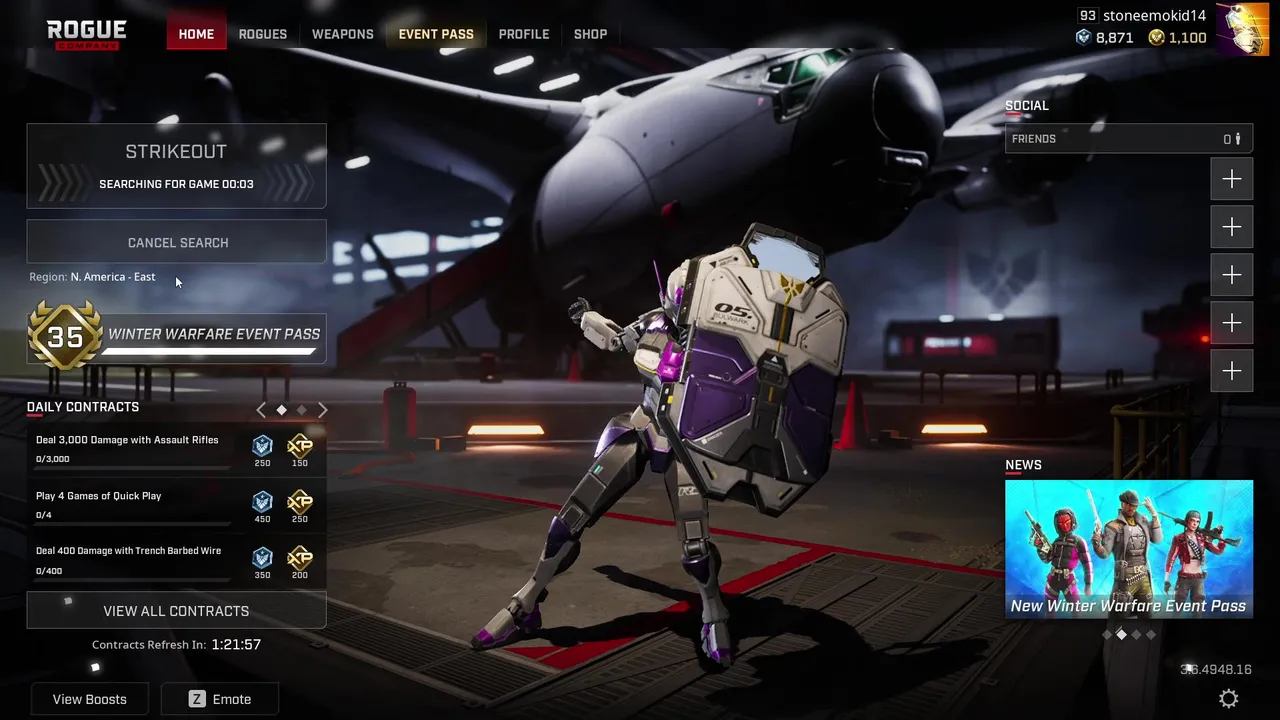Select the Home tab
Viewport: 1280px width, 720px height.
coord(196,34)
